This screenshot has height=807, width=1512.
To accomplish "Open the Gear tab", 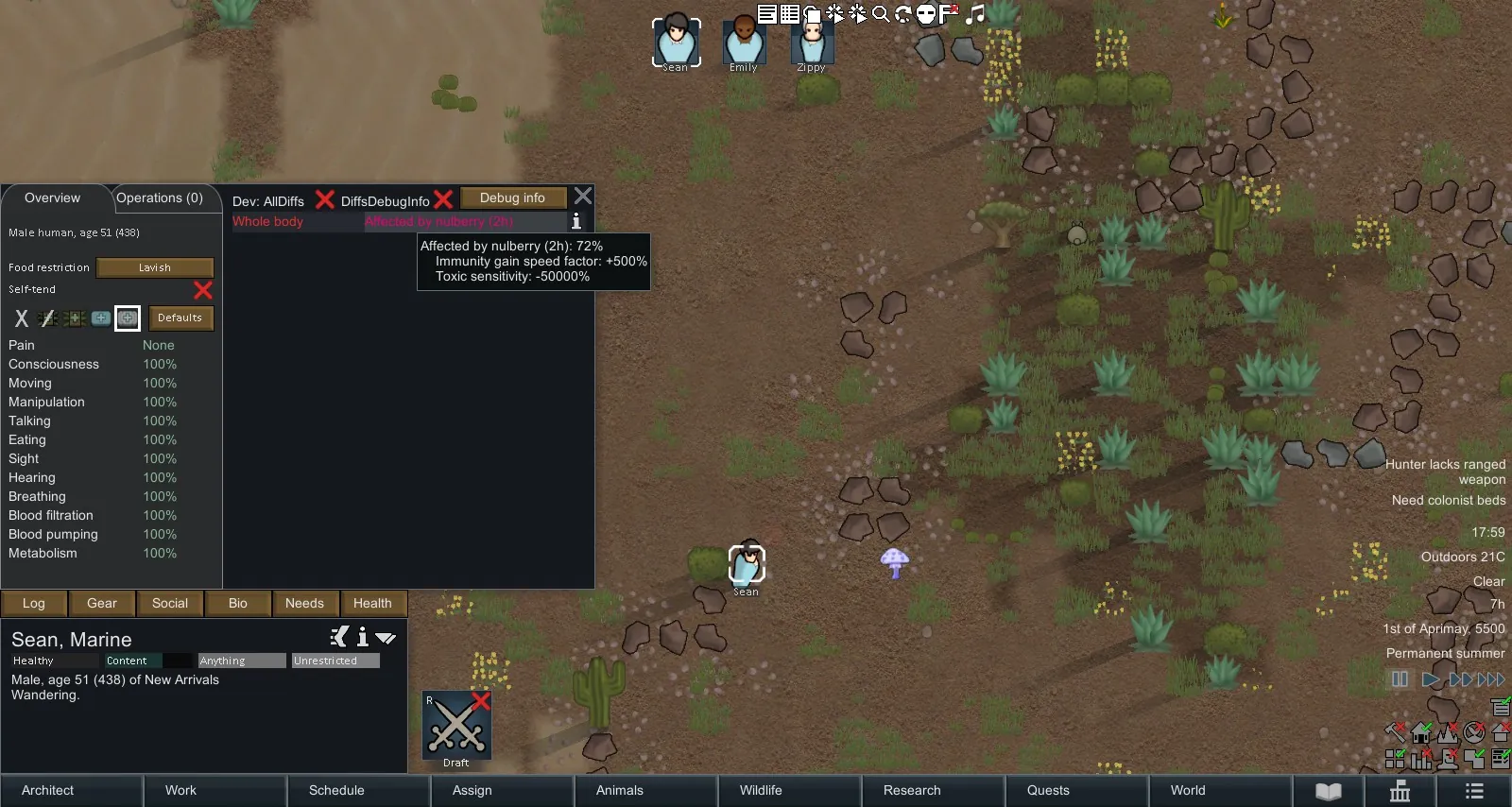I will pos(102,603).
